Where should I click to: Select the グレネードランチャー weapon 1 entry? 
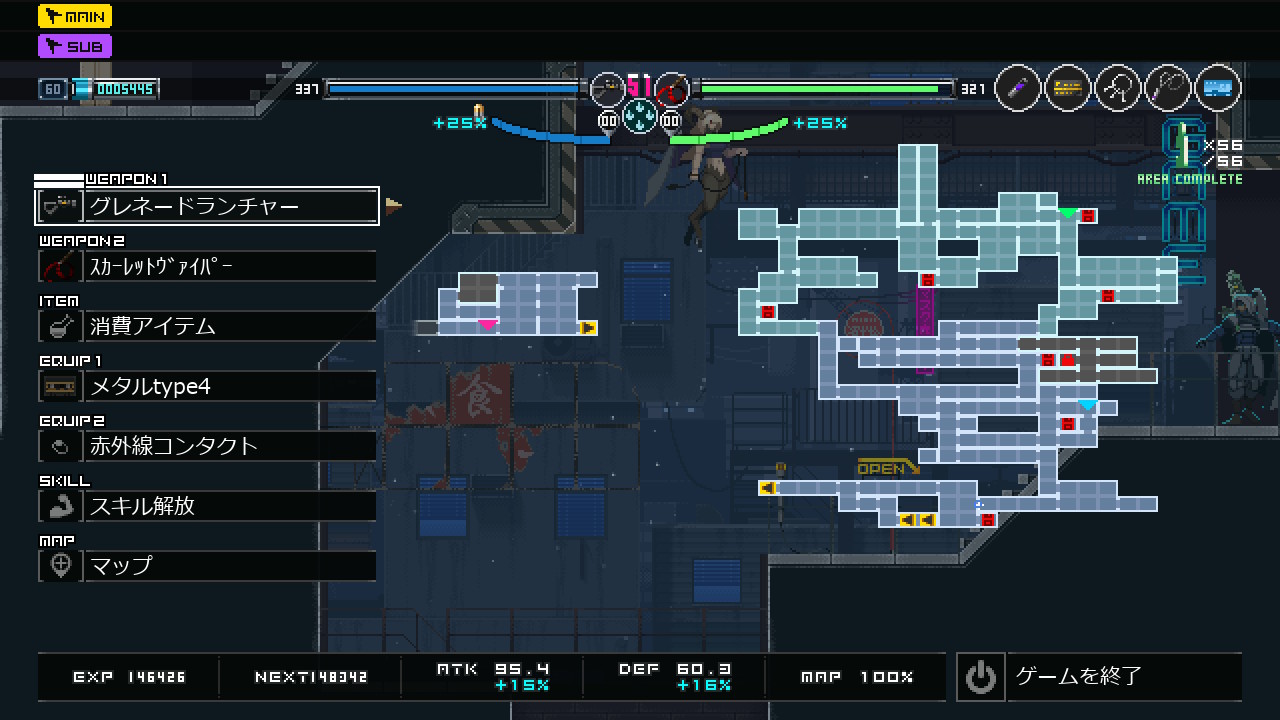coord(207,206)
